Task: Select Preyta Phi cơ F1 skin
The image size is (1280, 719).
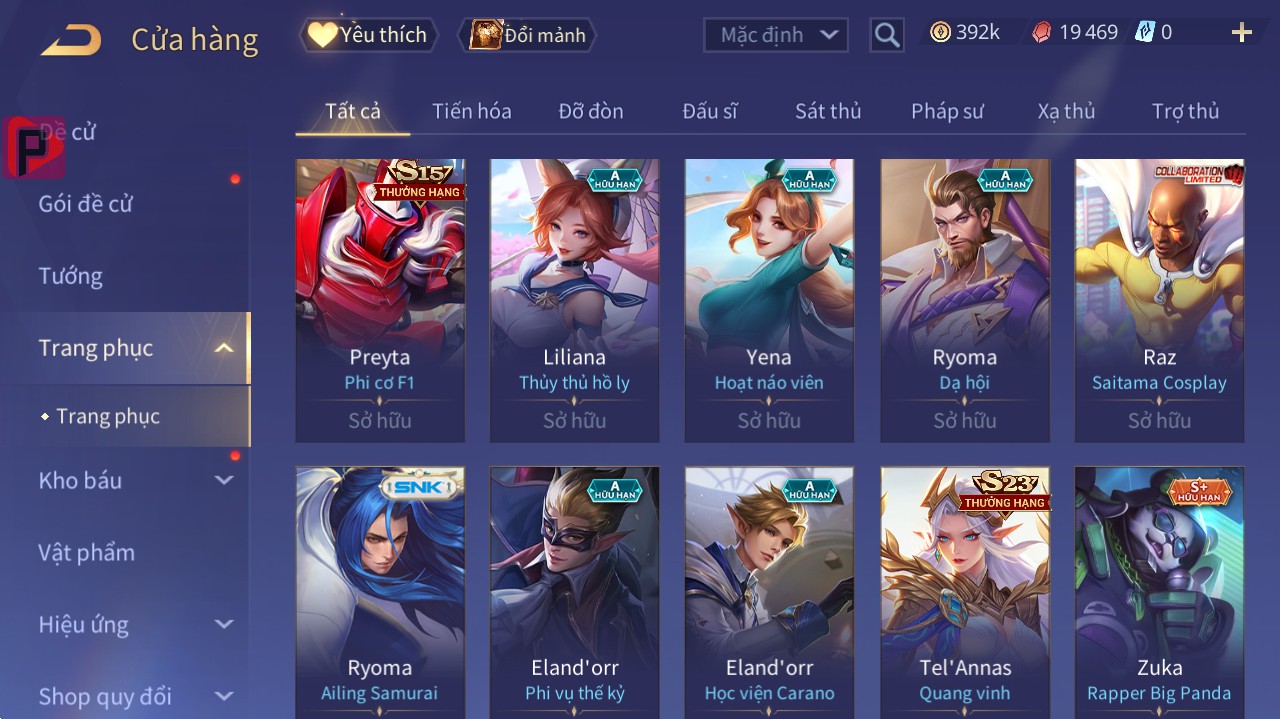Action: pos(380,300)
